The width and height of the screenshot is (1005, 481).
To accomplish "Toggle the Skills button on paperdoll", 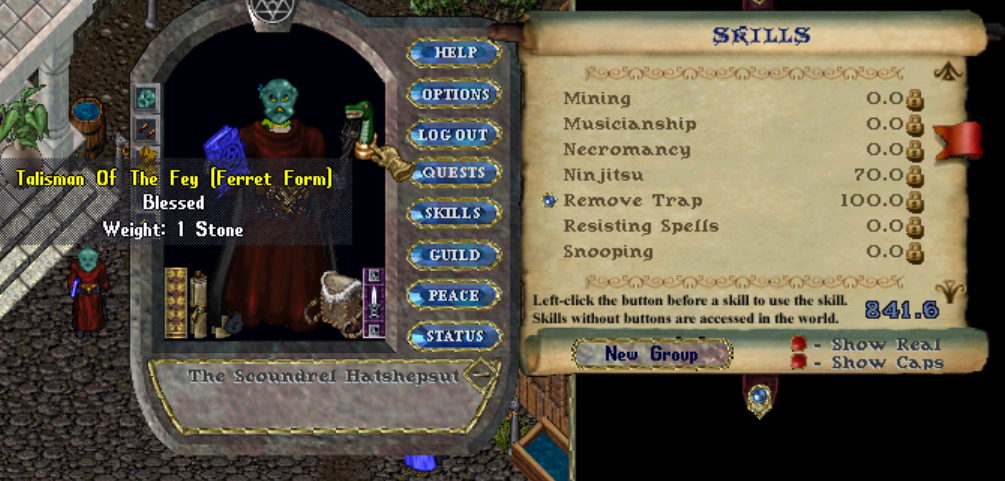I will [x=453, y=213].
